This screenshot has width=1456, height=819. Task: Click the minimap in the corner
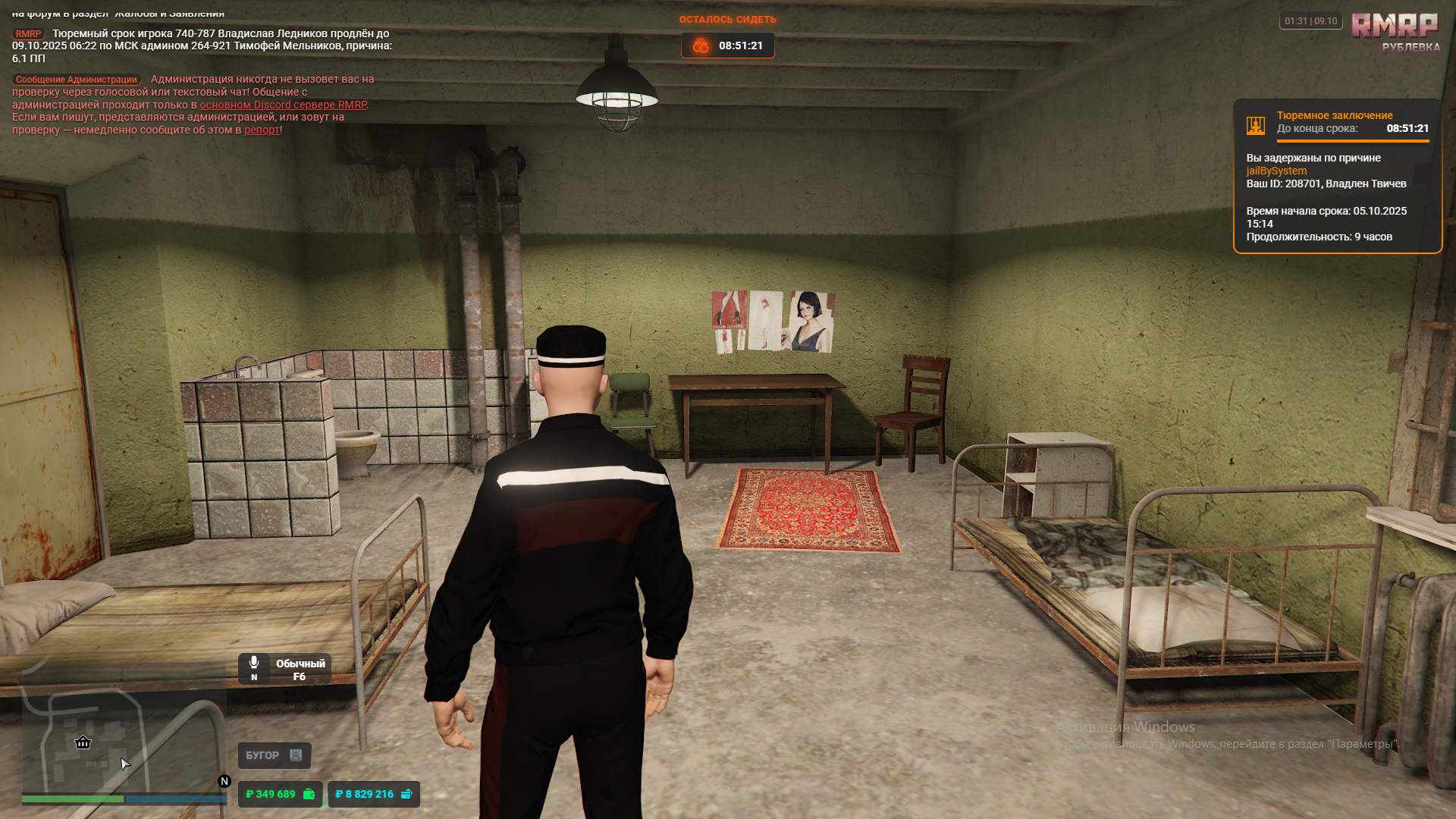tap(124, 743)
